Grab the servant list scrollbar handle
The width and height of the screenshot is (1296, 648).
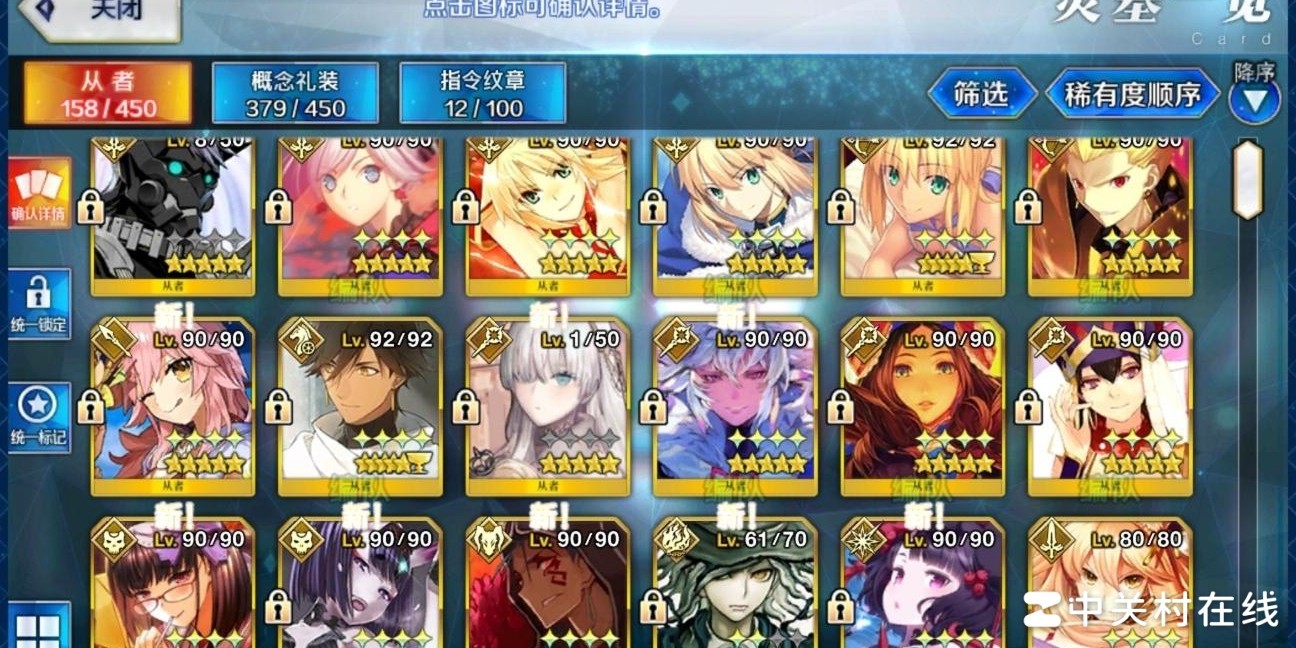coord(1247,180)
